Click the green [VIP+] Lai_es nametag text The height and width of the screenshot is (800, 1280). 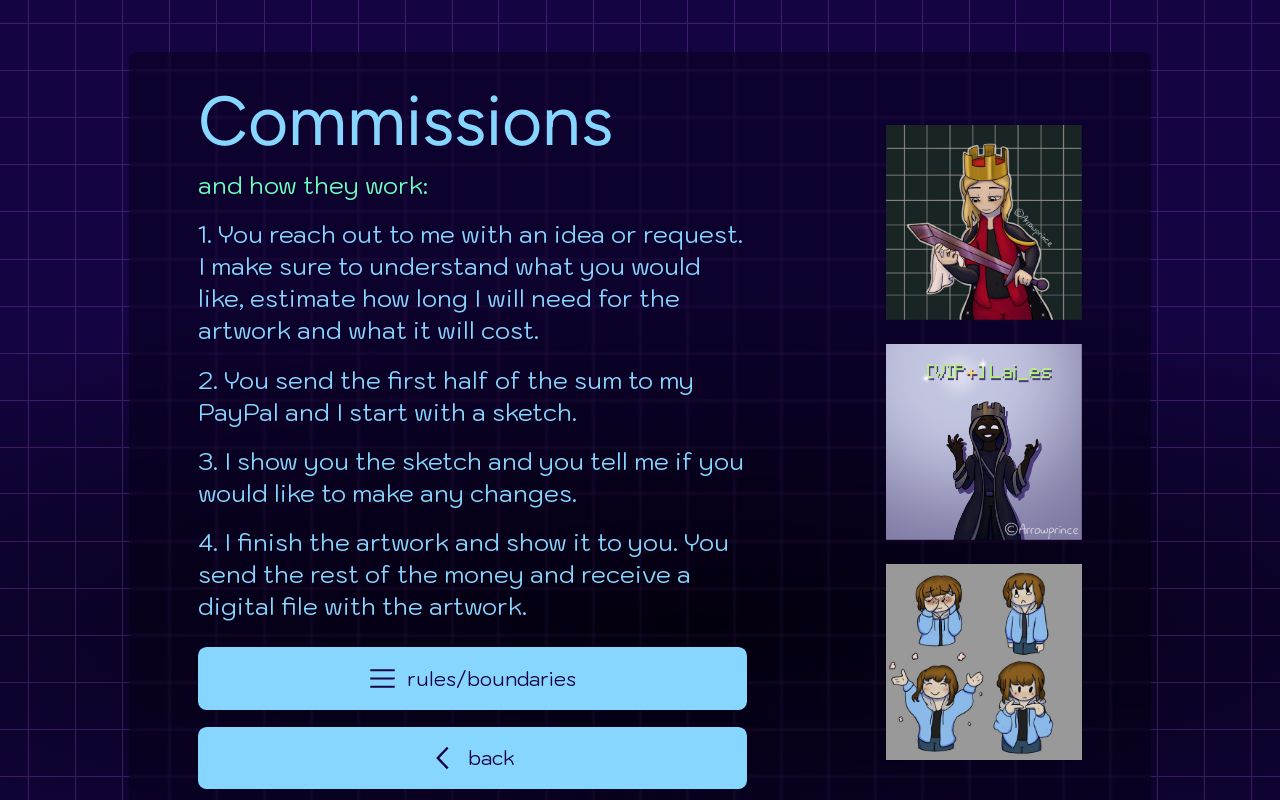click(x=990, y=372)
